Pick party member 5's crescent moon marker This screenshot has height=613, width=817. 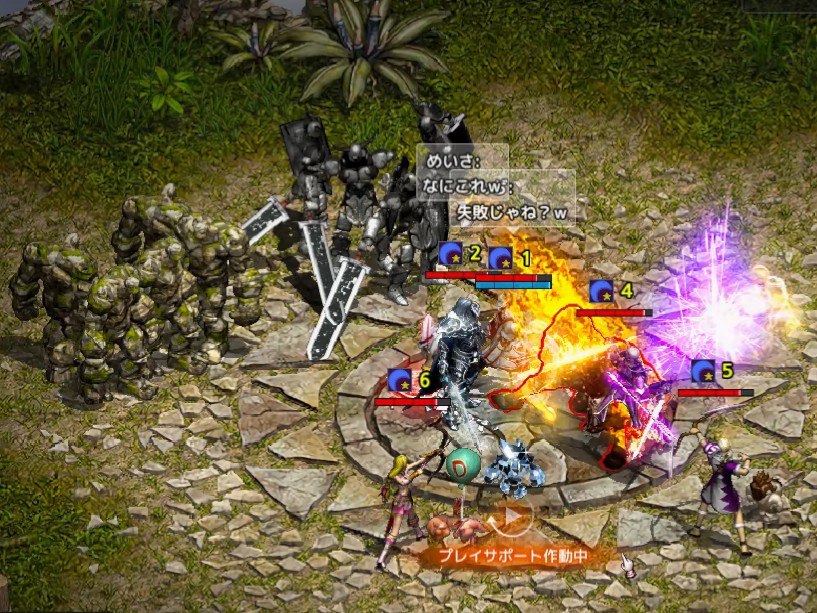[703, 372]
